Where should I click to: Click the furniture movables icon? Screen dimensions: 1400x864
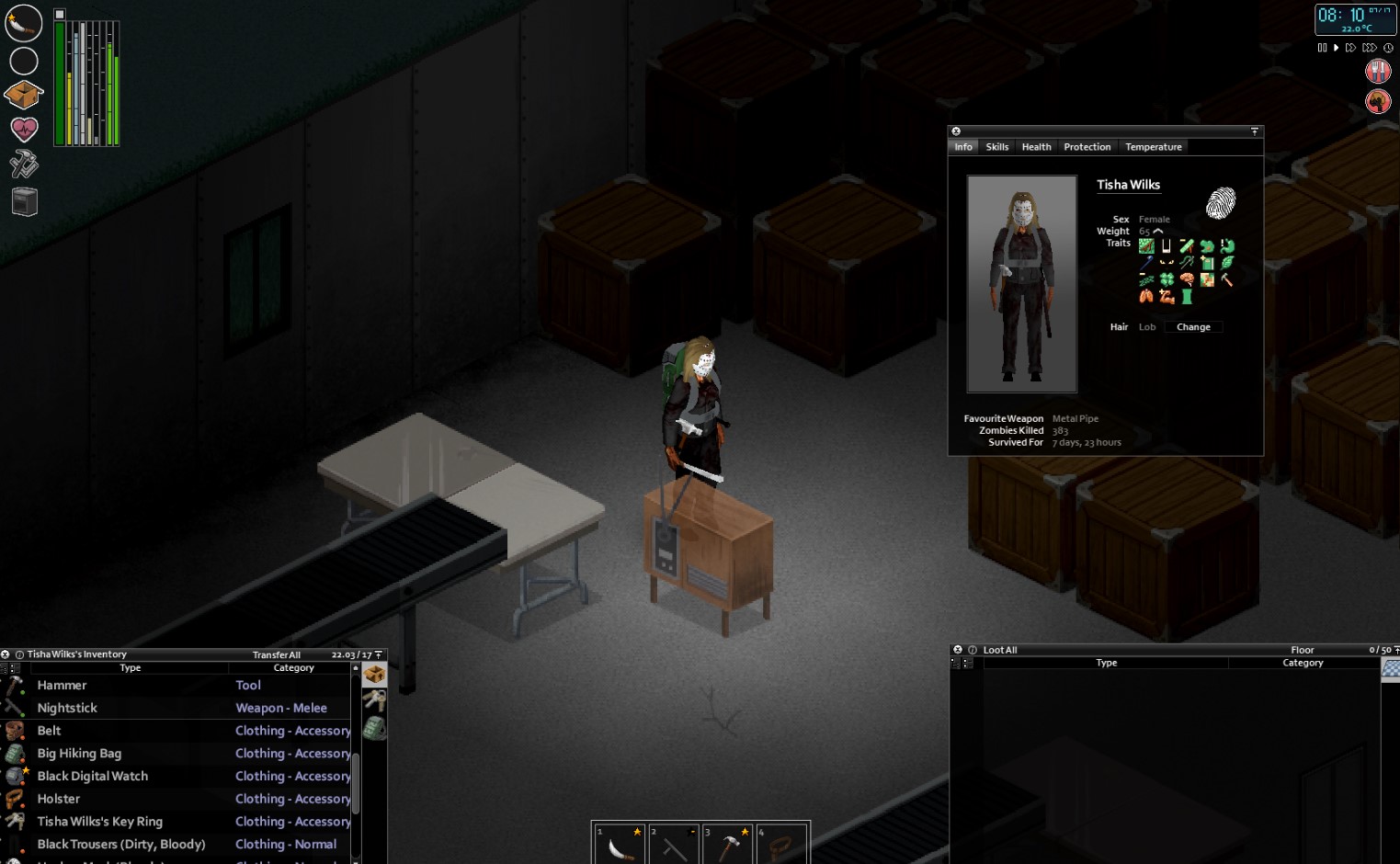pyautogui.click(x=24, y=201)
